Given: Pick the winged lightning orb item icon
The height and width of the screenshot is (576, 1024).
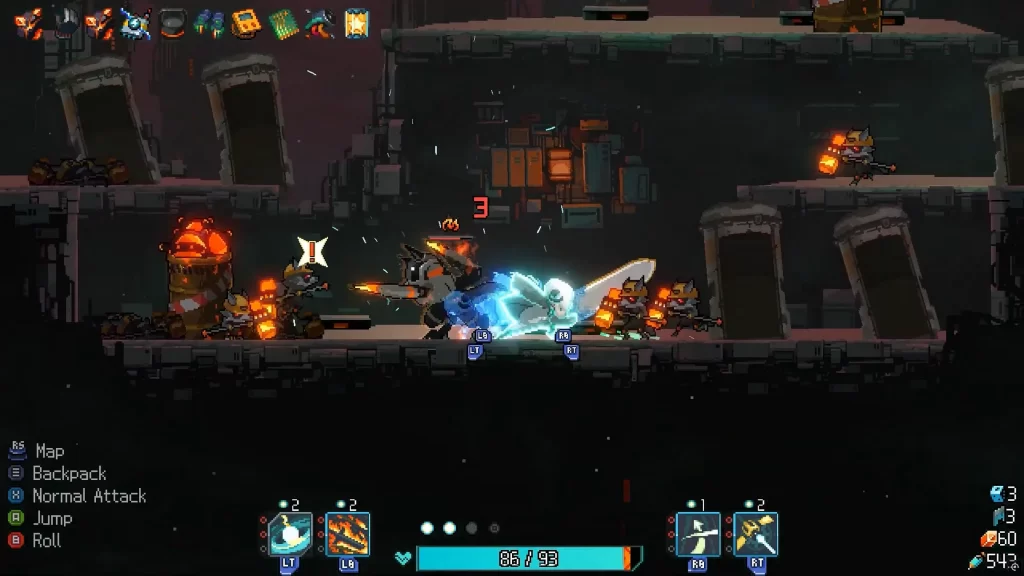Looking at the screenshot, I should click(x=136, y=22).
